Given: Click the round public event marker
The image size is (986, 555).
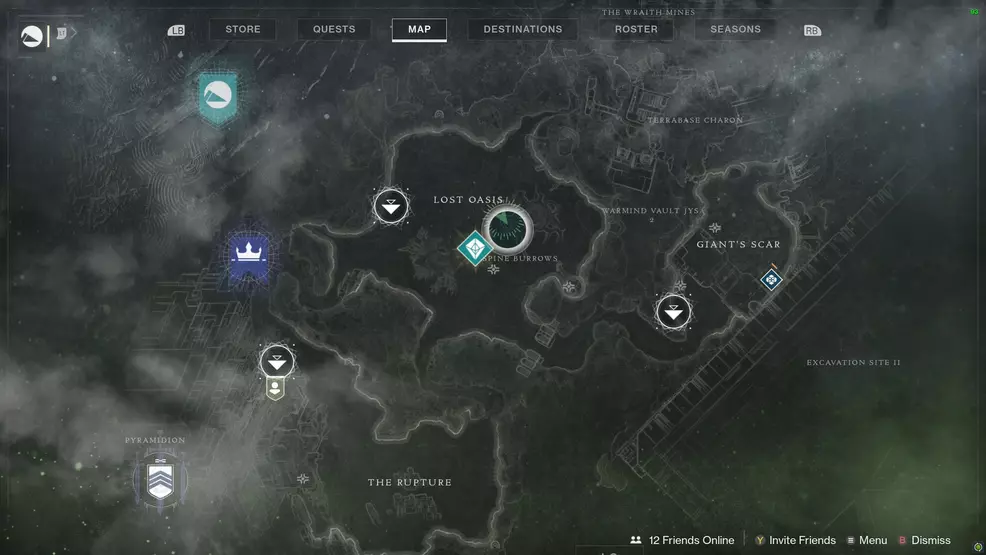Looking at the screenshot, I should (x=507, y=229).
